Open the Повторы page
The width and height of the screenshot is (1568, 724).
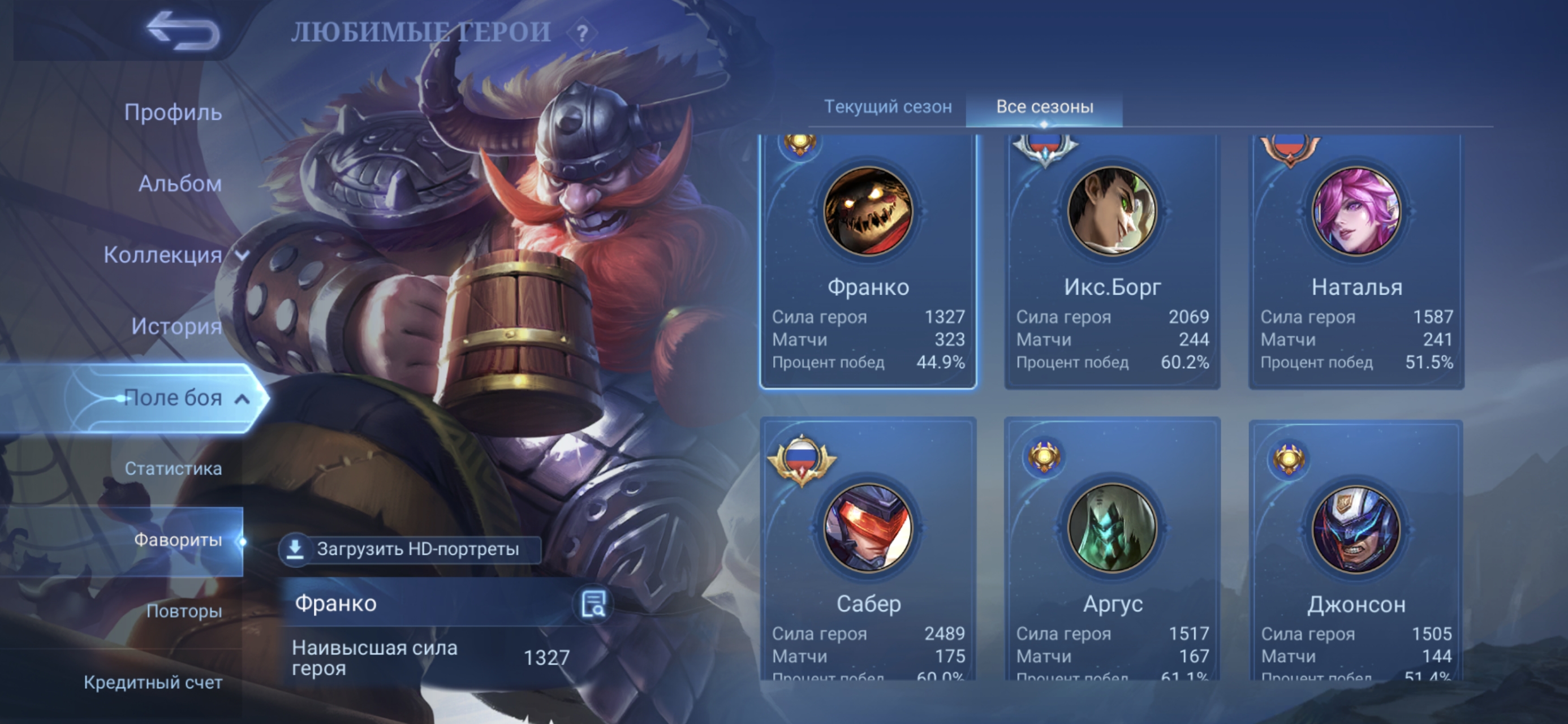click(x=184, y=611)
